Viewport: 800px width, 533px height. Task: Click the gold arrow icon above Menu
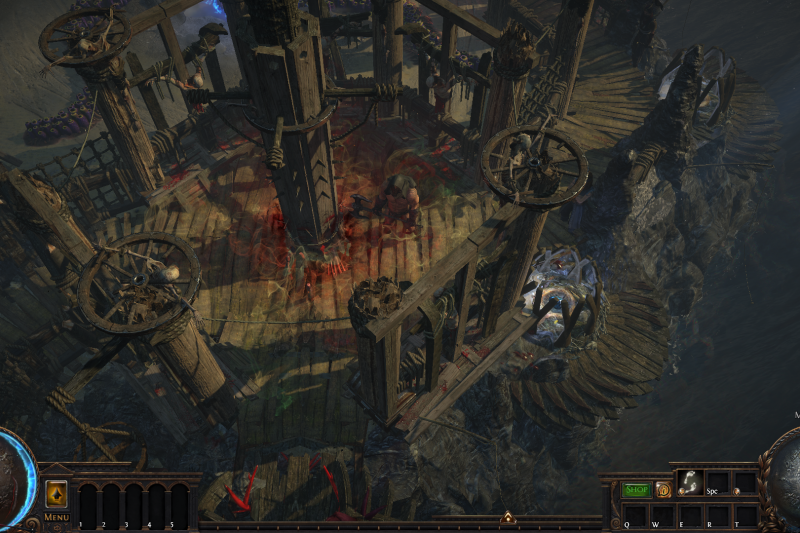(56, 495)
